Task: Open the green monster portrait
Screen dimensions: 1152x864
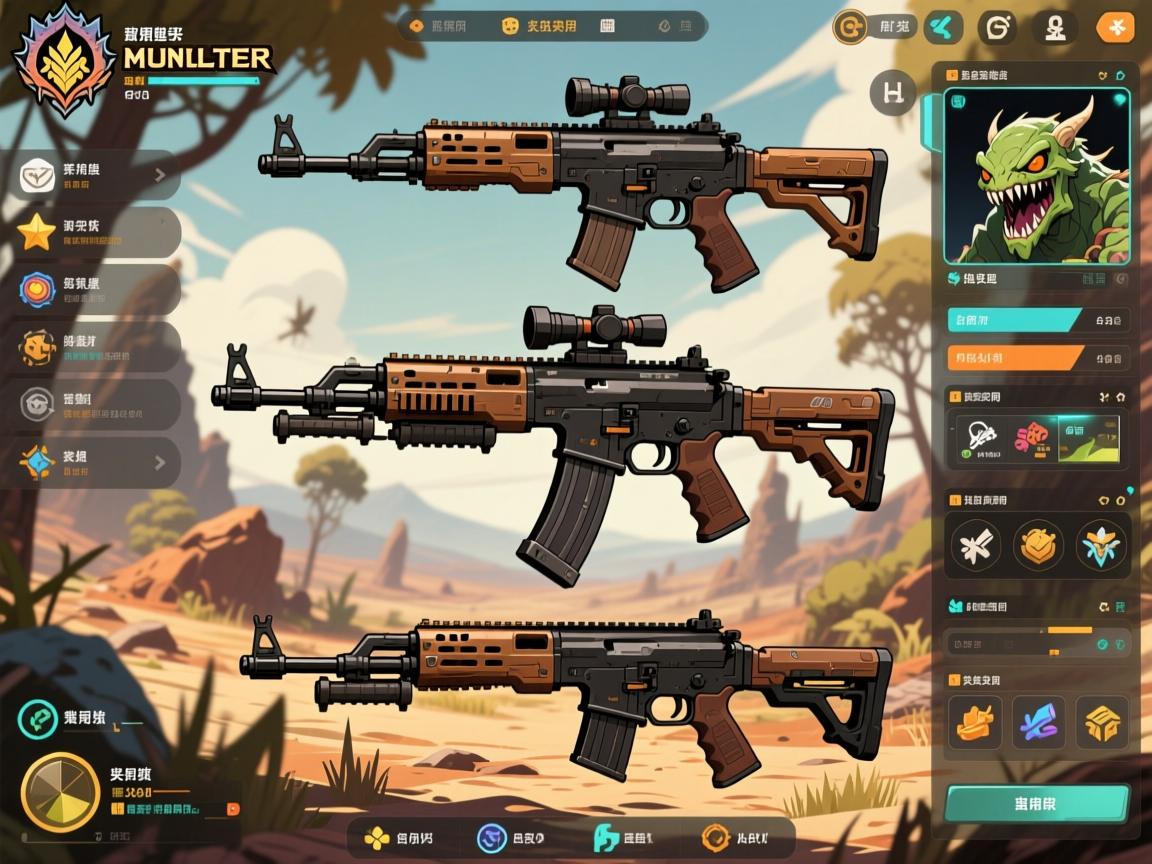Action: pos(1036,176)
